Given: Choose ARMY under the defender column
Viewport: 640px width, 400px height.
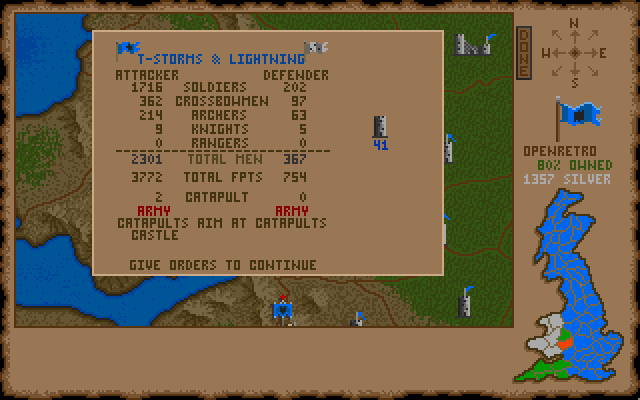Looking at the screenshot, I should tap(294, 211).
